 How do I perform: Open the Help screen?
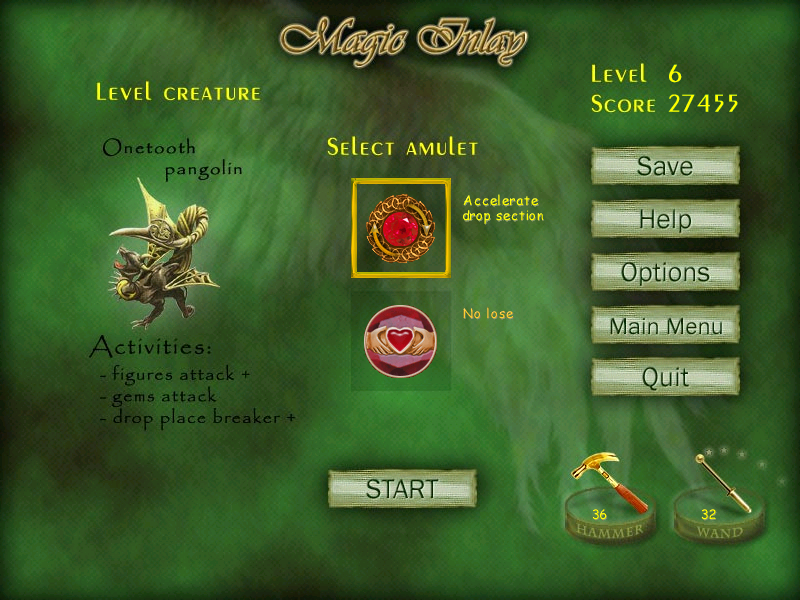pyautogui.click(x=665, y=219)
